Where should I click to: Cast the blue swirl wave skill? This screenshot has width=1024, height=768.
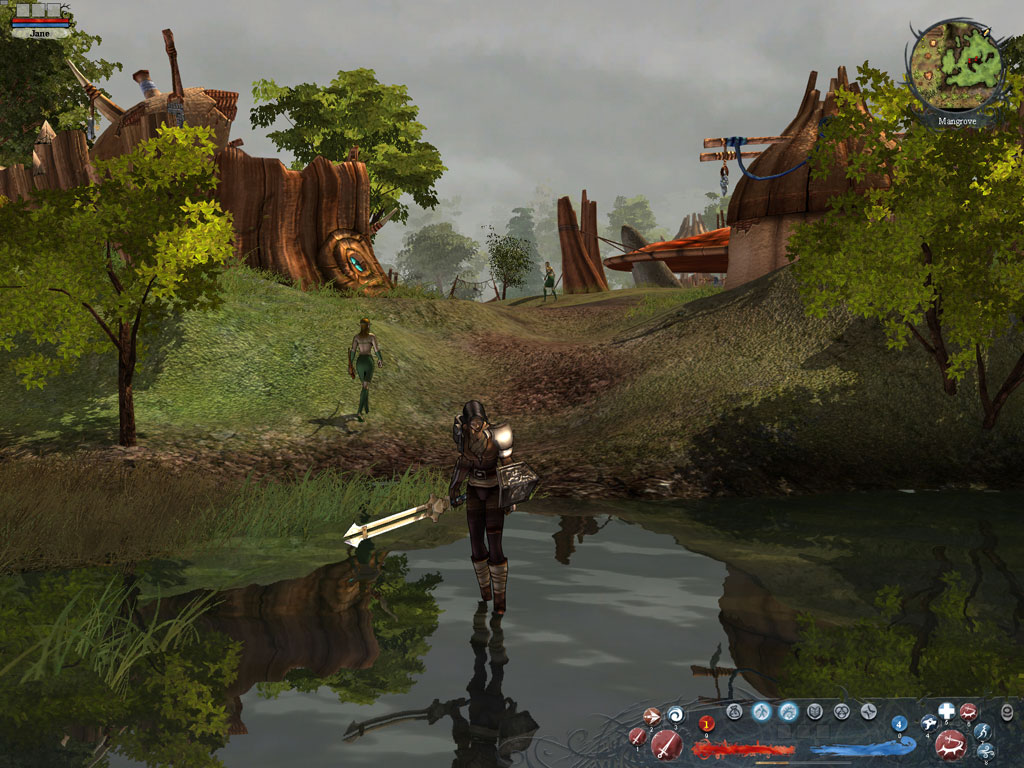tap(675, 714)
